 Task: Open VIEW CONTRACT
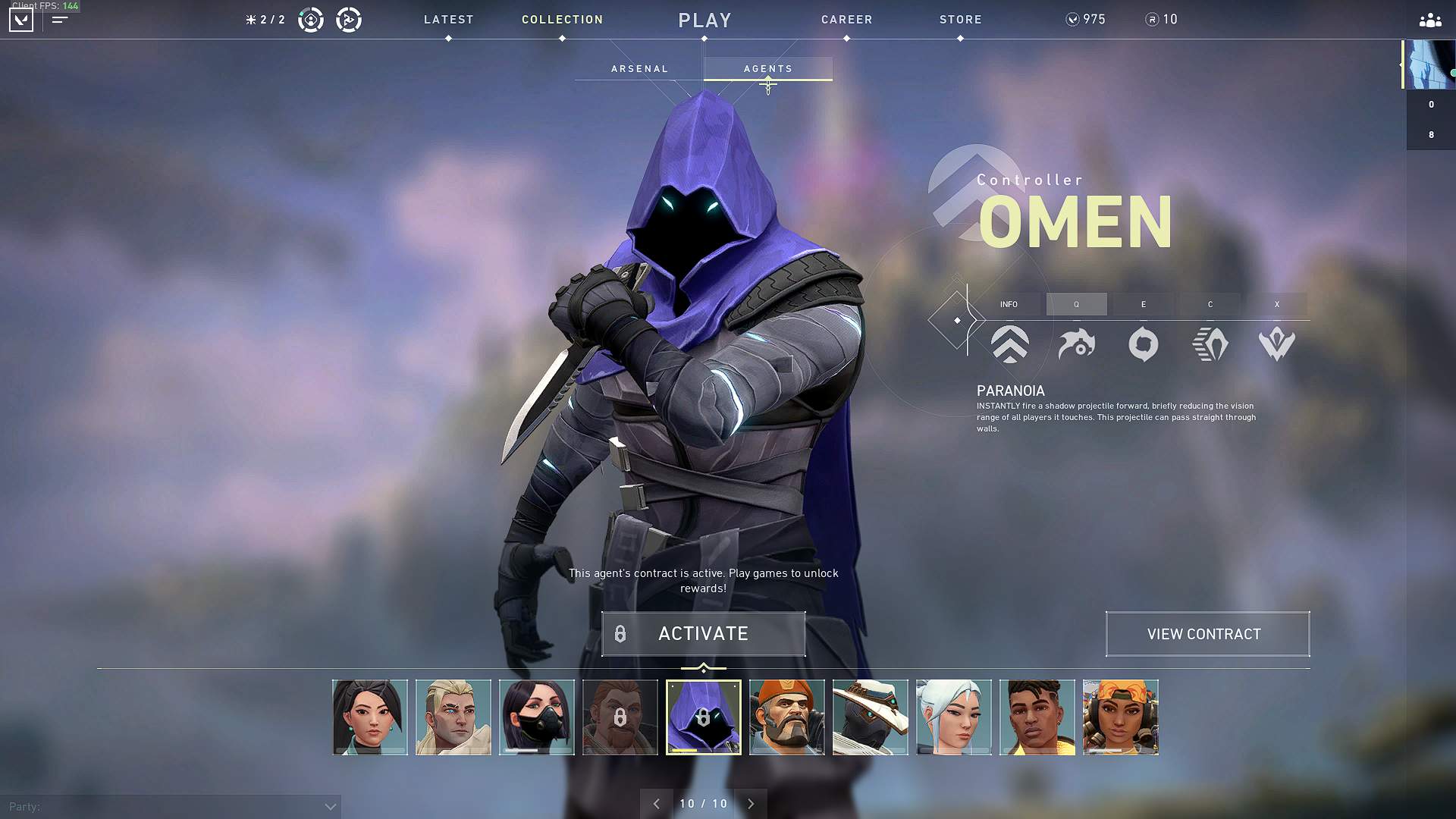point(1207,634)
